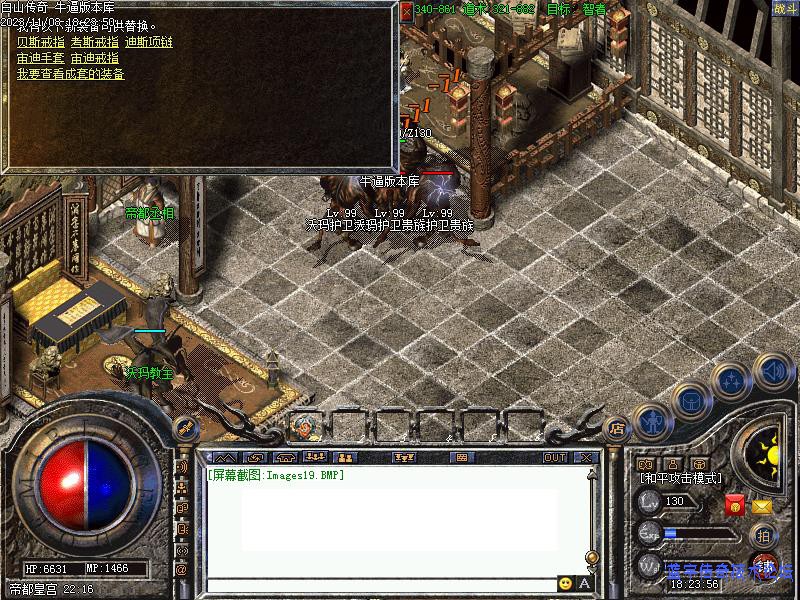Click the OUT button above chat

[x=555, y=457]
